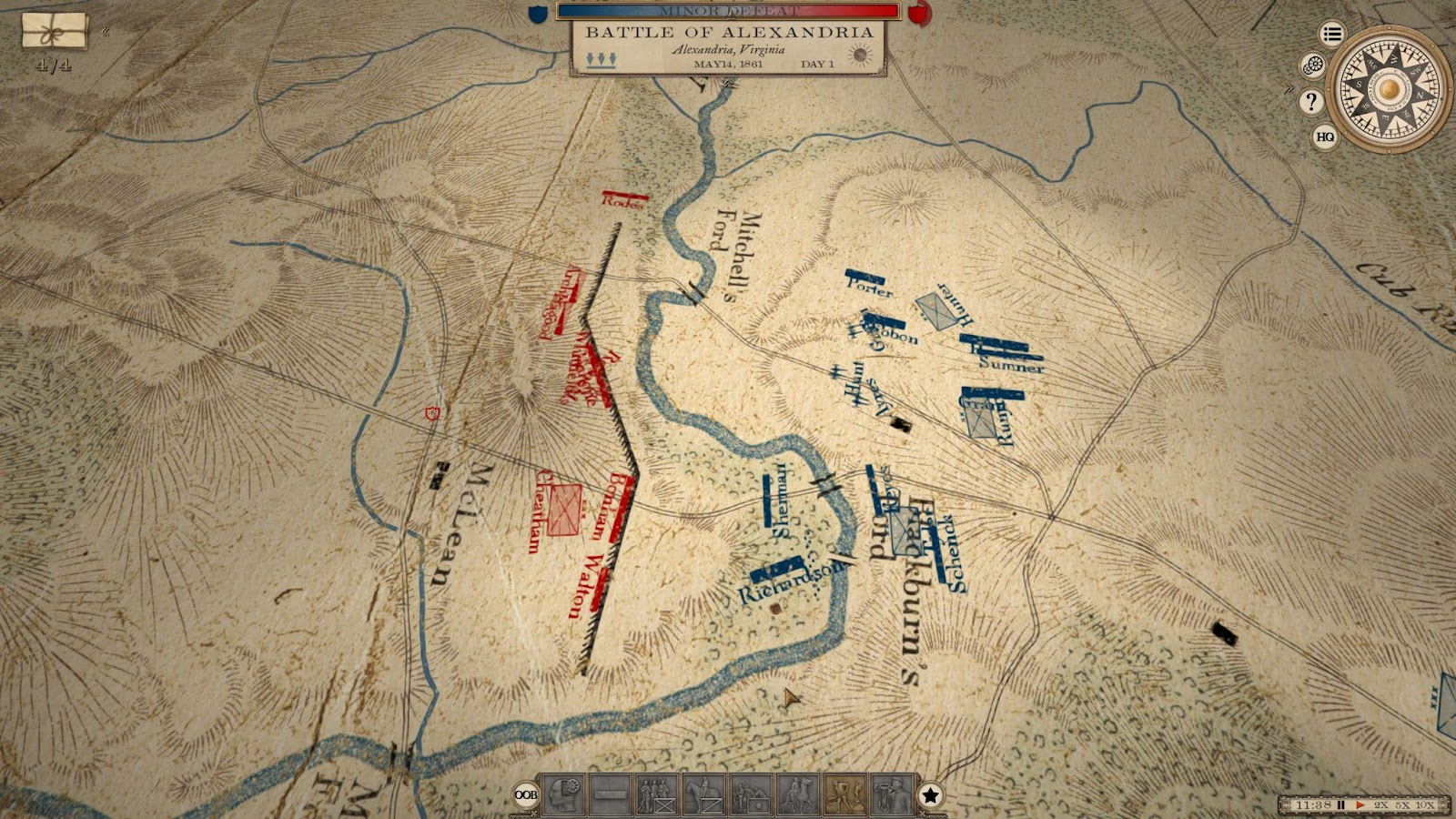The height and width of the screenshot is (819, 1456).
Task: Jump to headquarters with the HQ button
Action: [x=1325, y=137]
